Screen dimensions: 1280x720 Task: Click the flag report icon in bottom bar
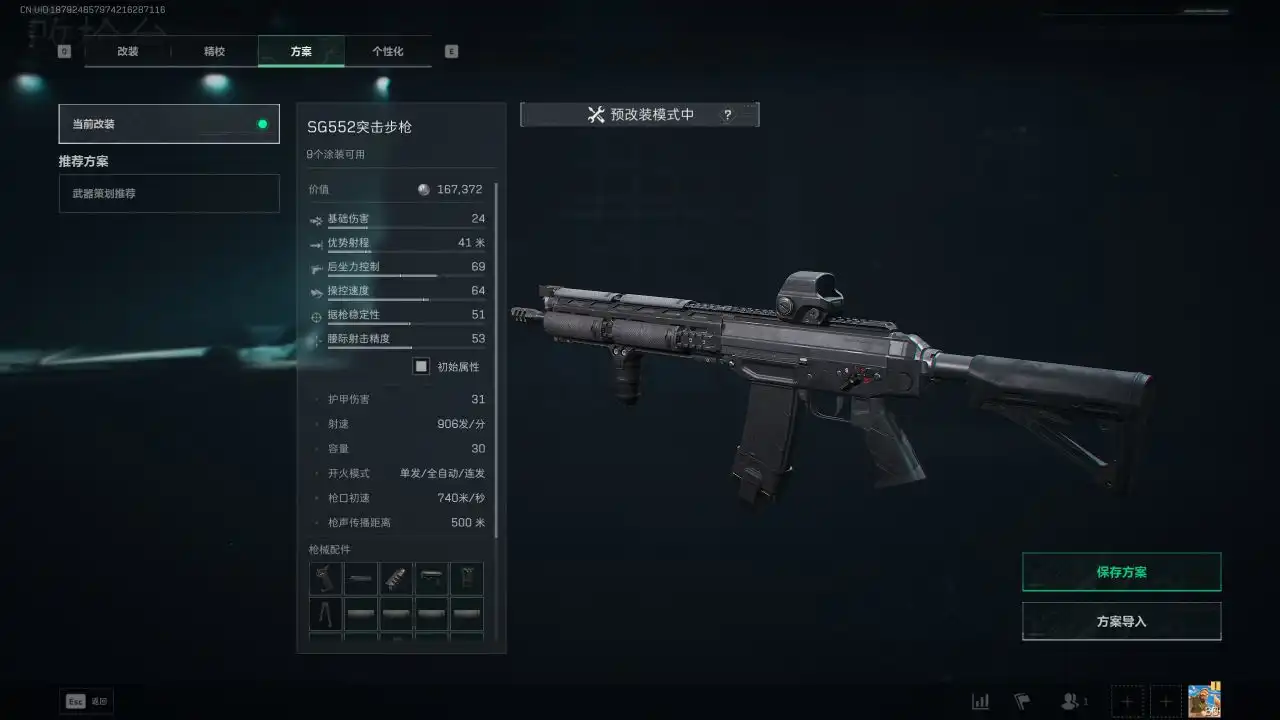[x=1022, y=701]
